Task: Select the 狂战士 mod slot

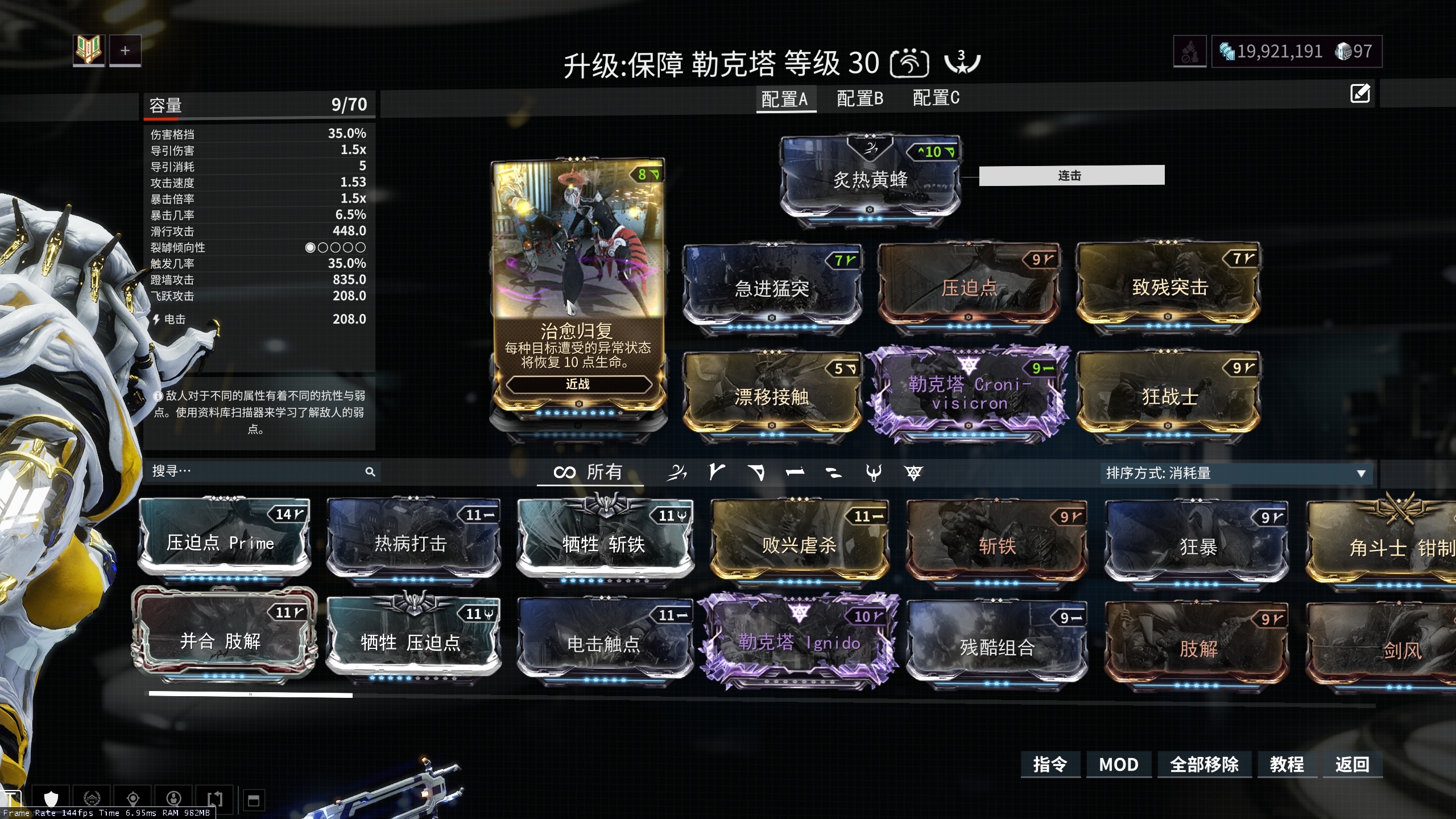Action: 1169,396
